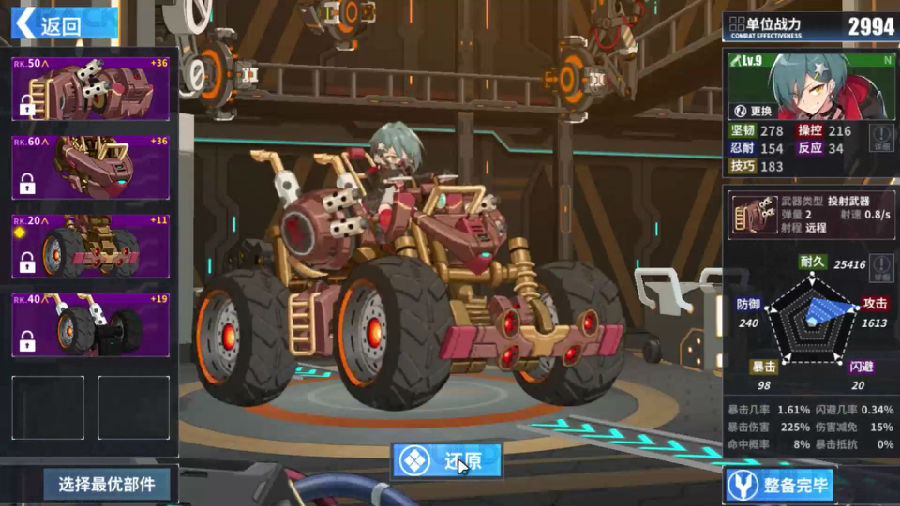View the 投射武器 weapon info panel
This screenshot has width=900, height=506.
point(811,214)
